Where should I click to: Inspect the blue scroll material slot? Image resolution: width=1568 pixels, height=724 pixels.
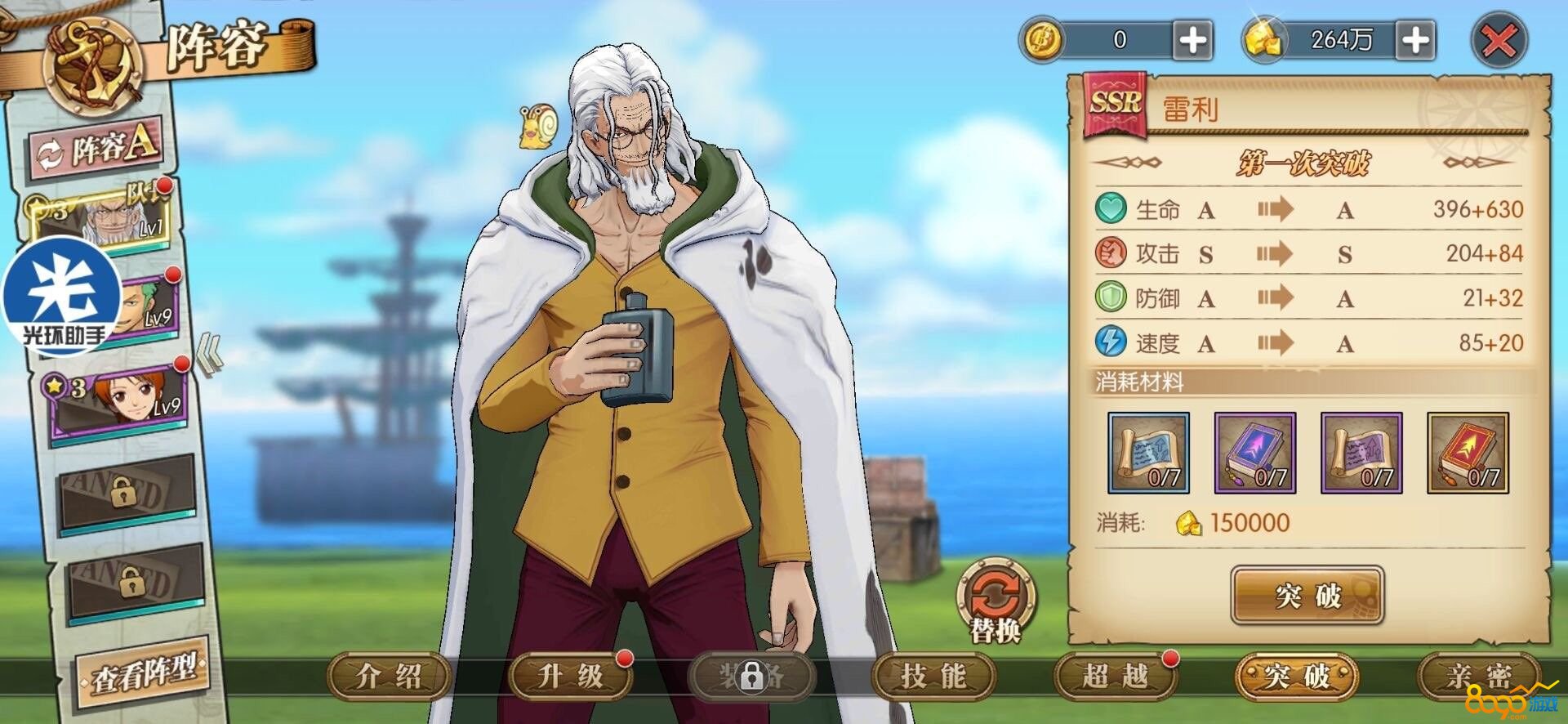click(1148, 453)
